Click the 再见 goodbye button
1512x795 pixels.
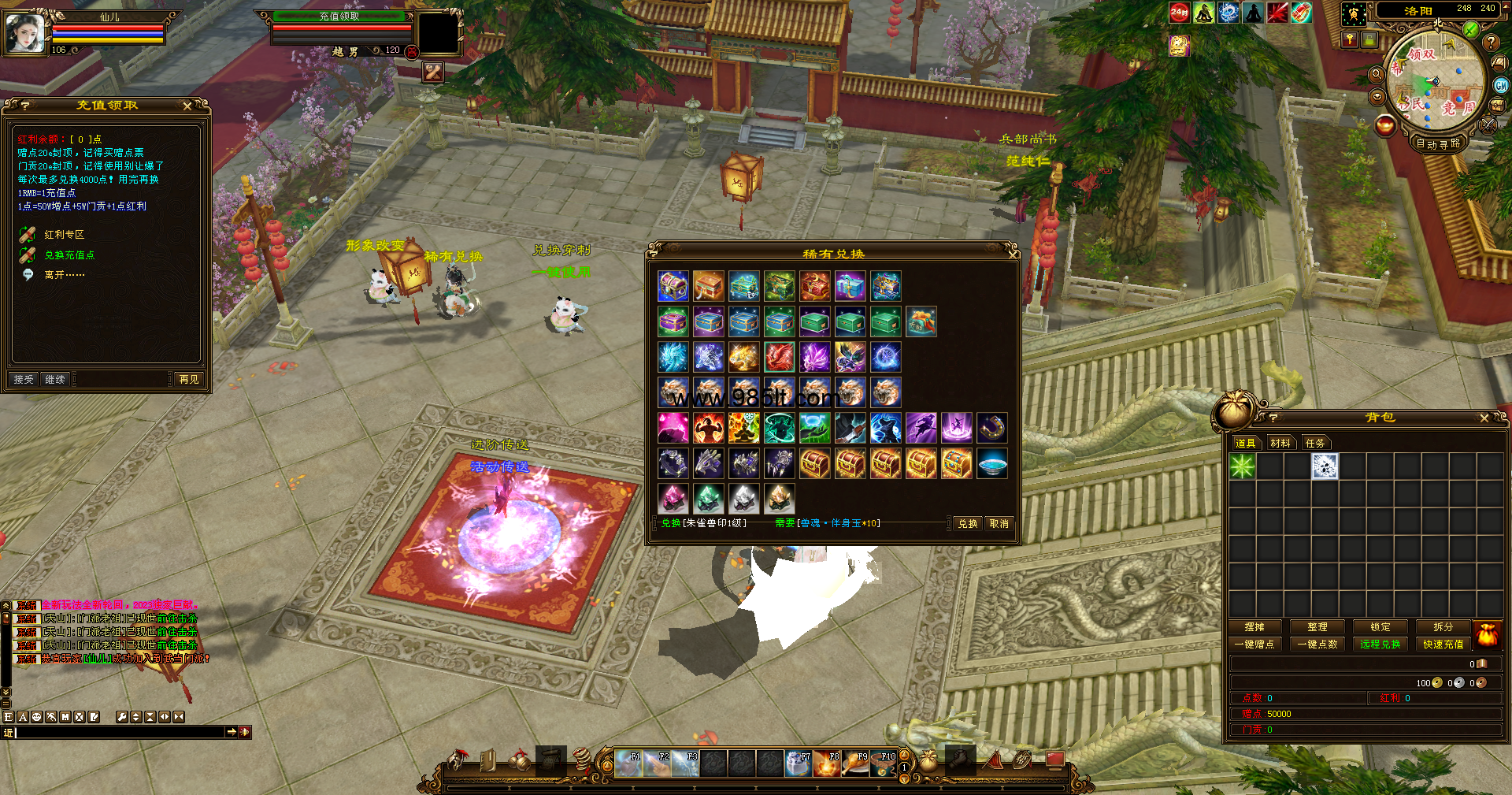pyautogui.click(x=189, y=380)
